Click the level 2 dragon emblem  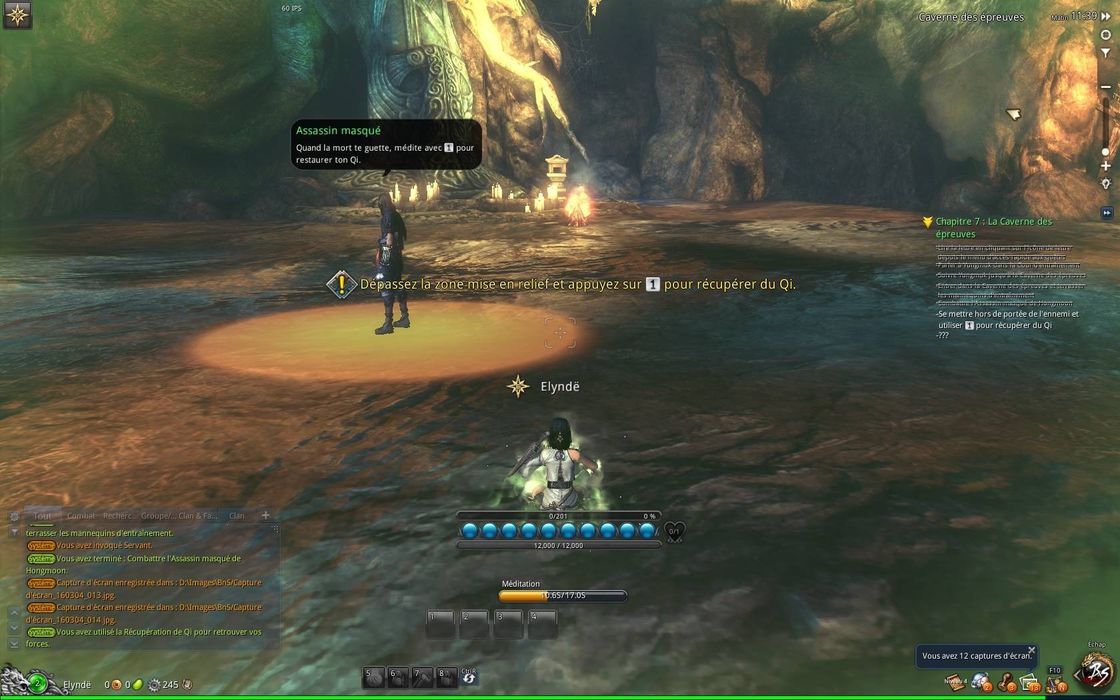pyautogui.click(x=36, y=684)
